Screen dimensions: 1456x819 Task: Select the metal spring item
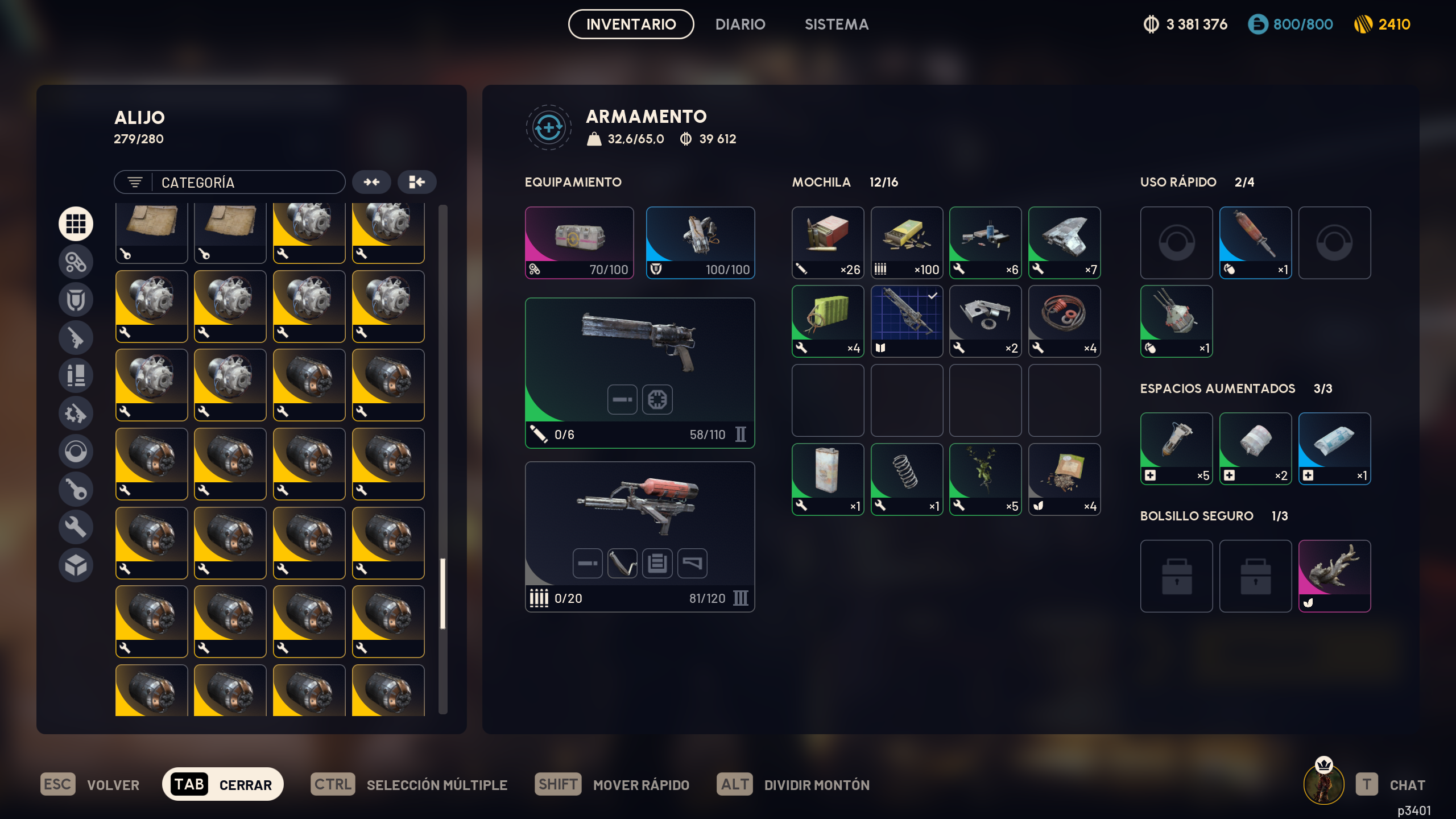tap(907, 479)
